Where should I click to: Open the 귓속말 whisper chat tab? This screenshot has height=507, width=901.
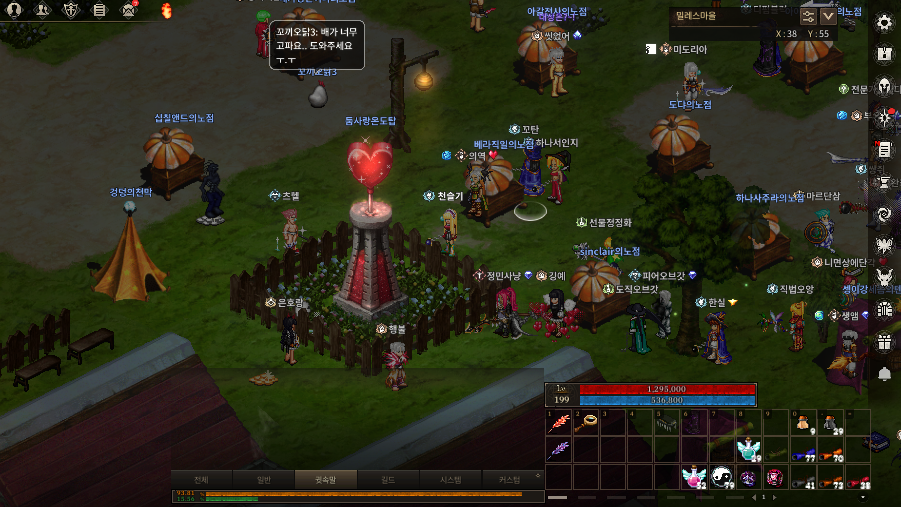[327, 479]
